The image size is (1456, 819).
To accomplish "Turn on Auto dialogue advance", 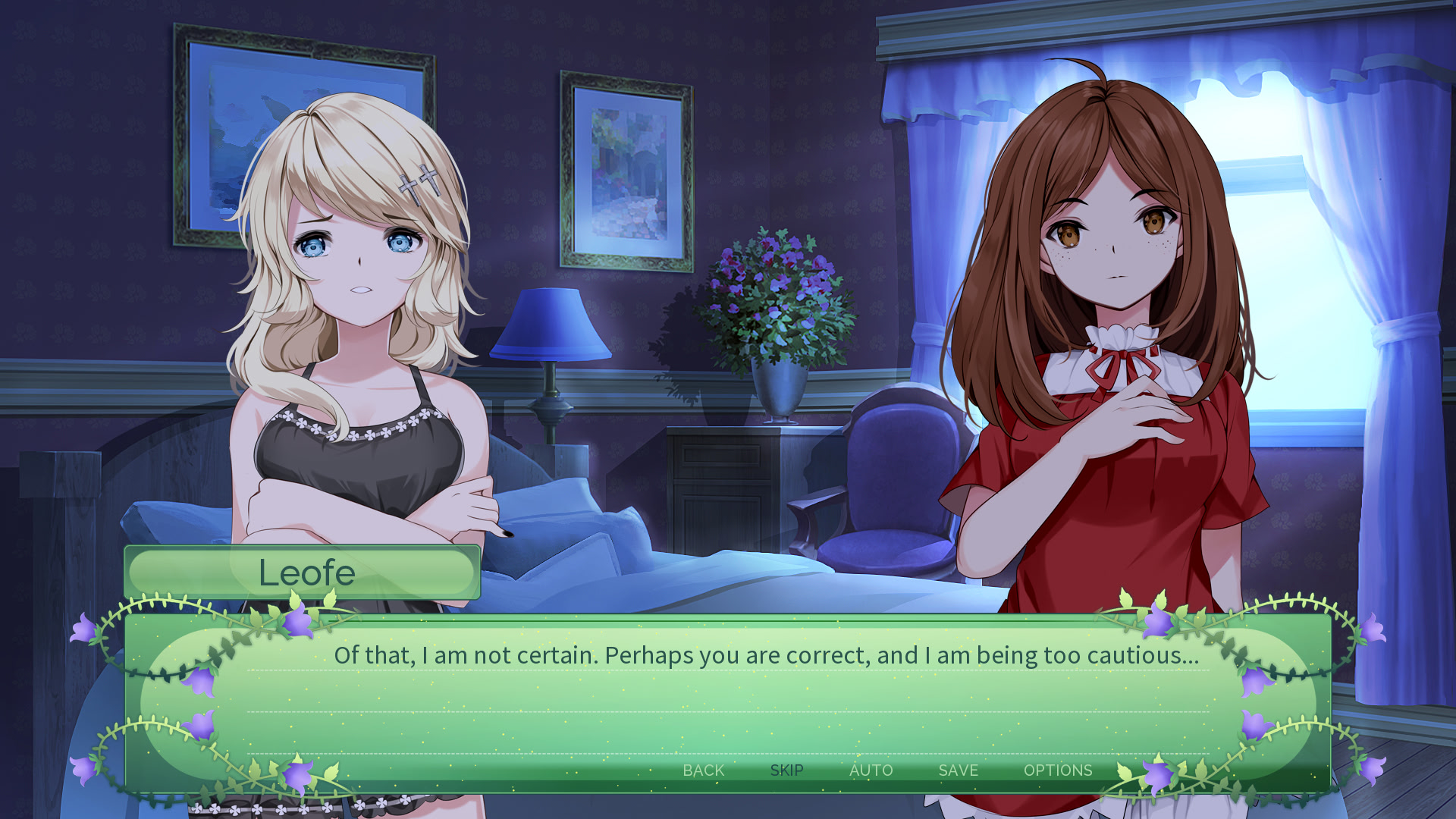I will pyautogui.click(x=871, y=770).
